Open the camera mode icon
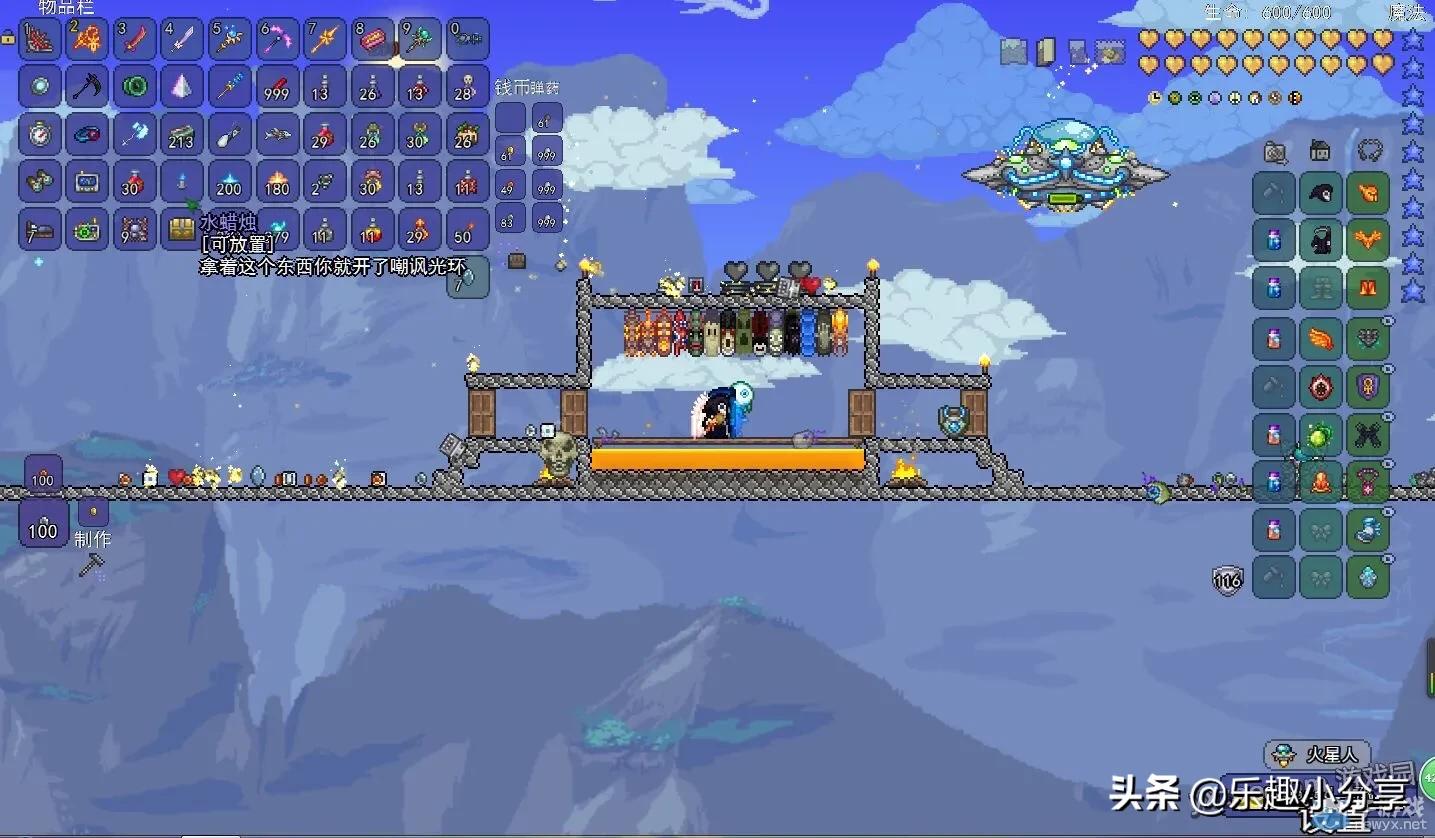Screen dimensions: 1435x838 click(1275, 152)
